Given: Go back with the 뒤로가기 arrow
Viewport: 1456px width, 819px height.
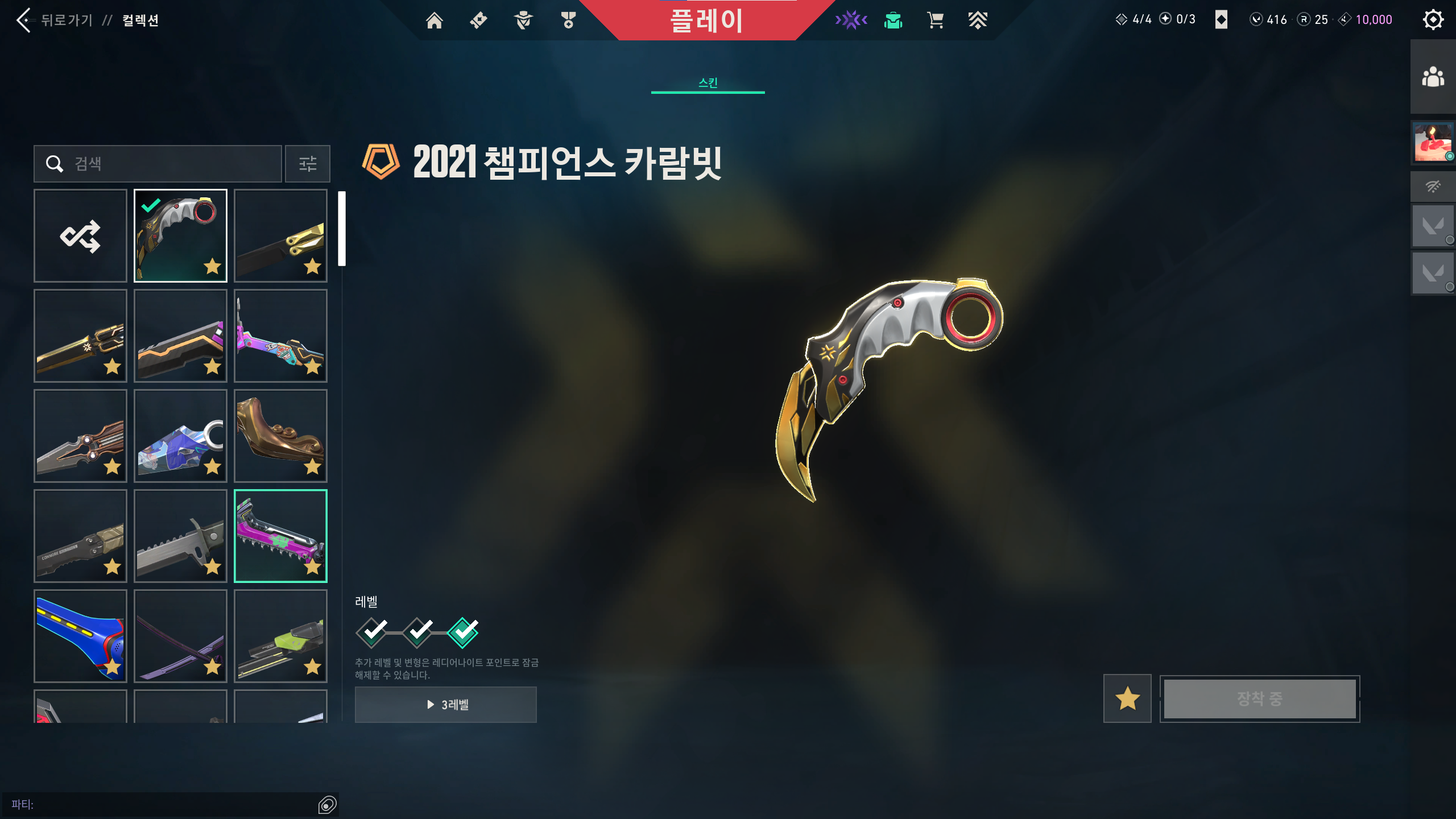Looking at the screenshot, I should point(24,20).
